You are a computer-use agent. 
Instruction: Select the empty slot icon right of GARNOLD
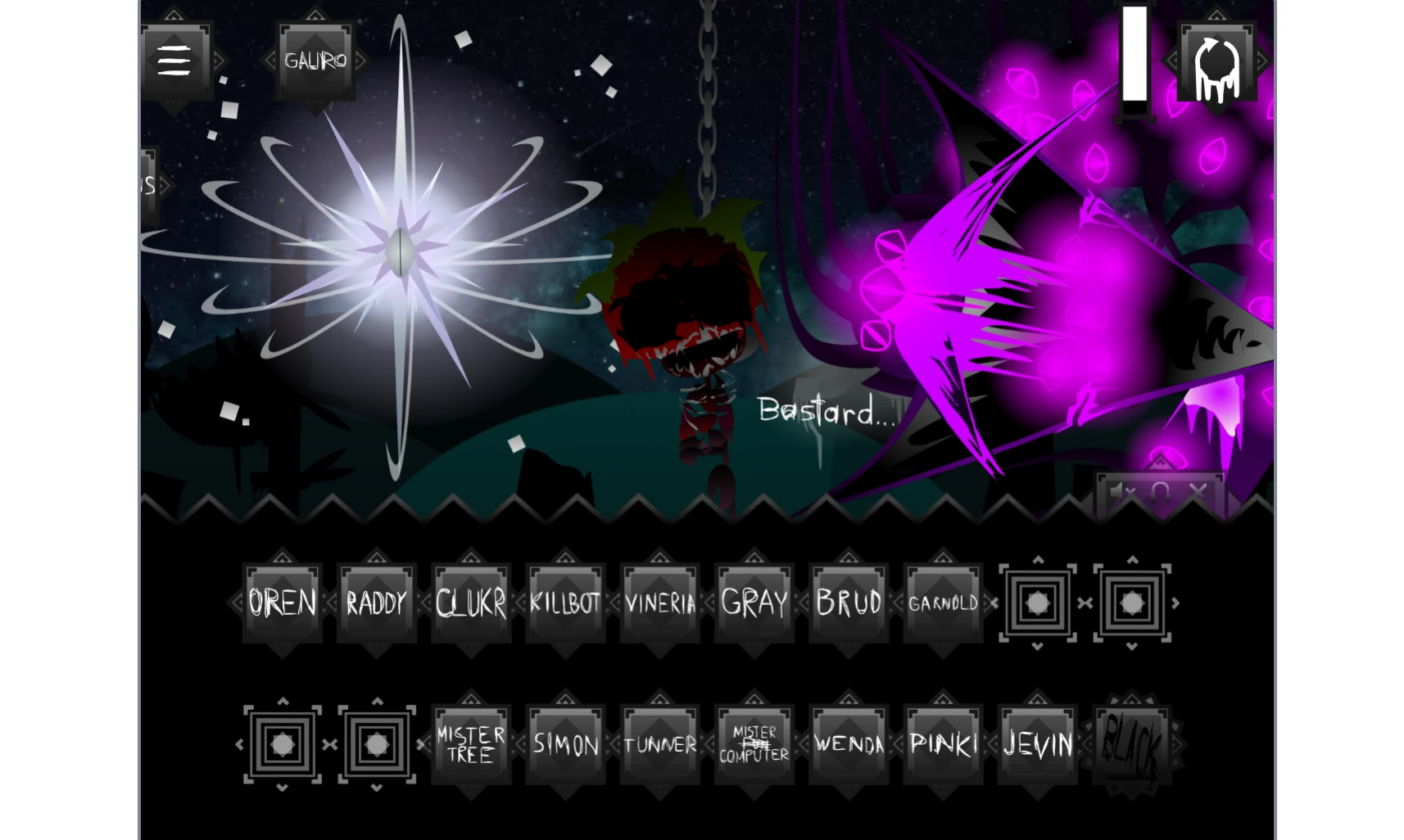1036,603
